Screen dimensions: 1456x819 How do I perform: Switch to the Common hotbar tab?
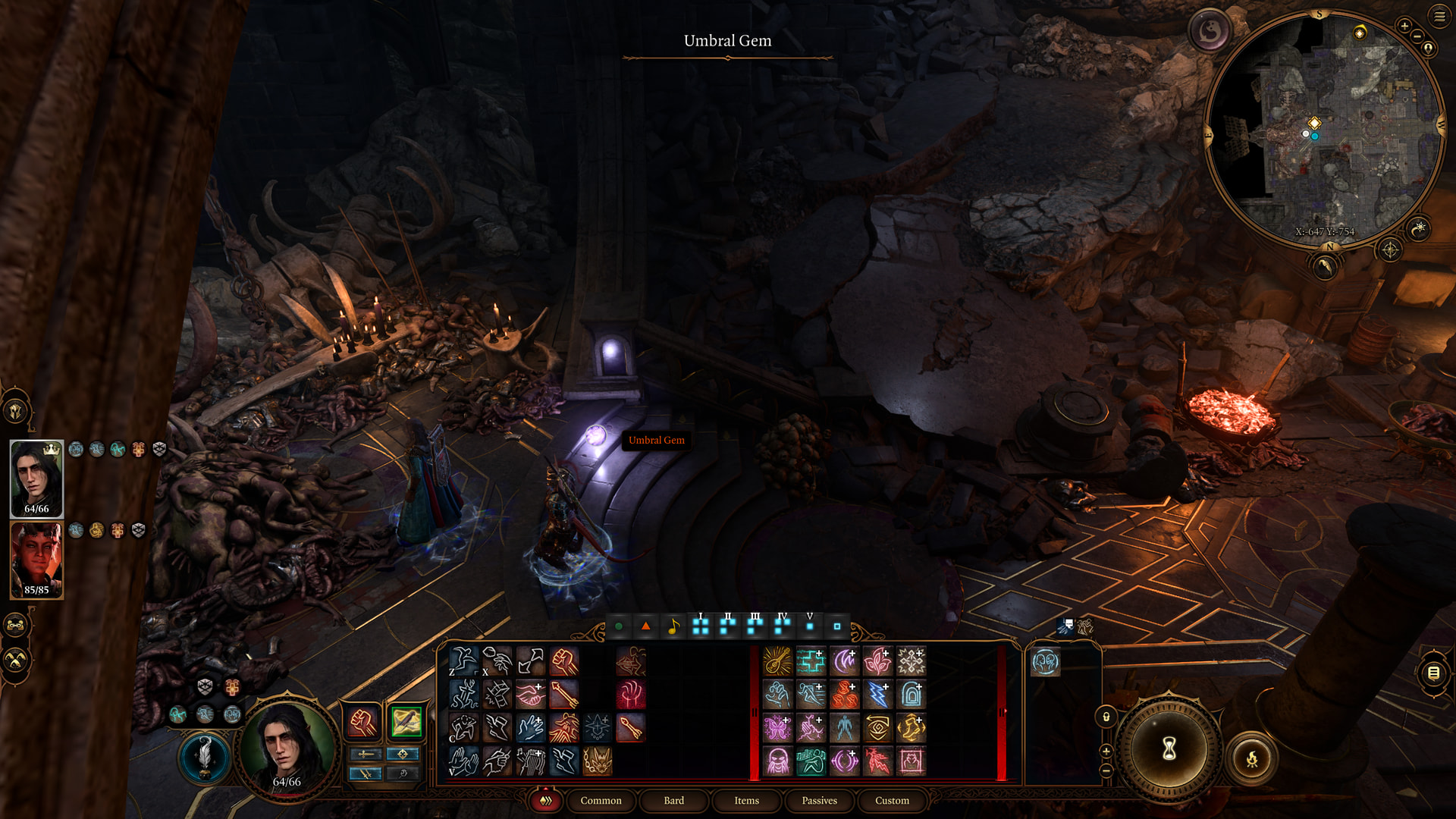(x=601, y=801)
